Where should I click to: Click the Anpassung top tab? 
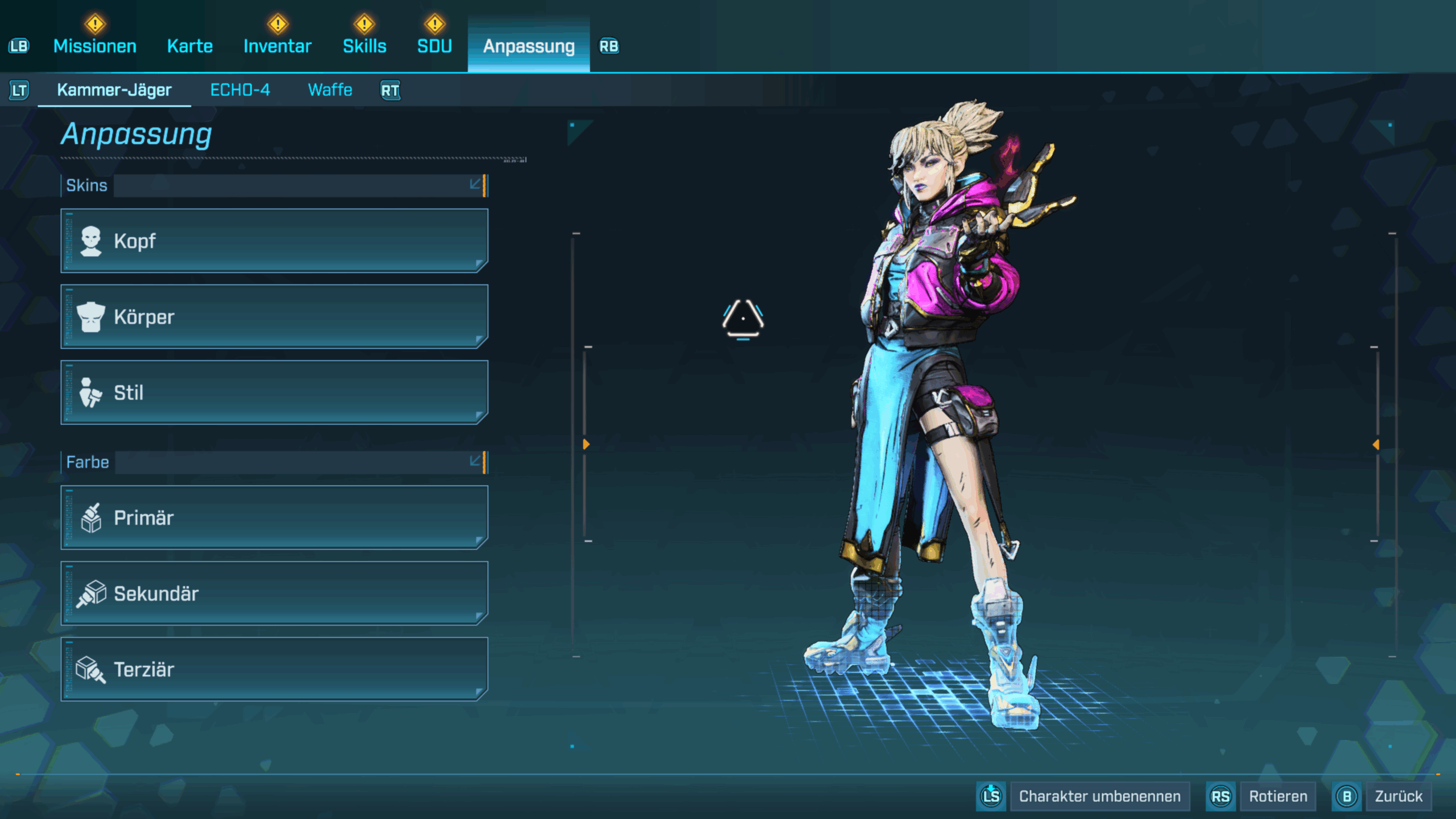tap(528, 46)
